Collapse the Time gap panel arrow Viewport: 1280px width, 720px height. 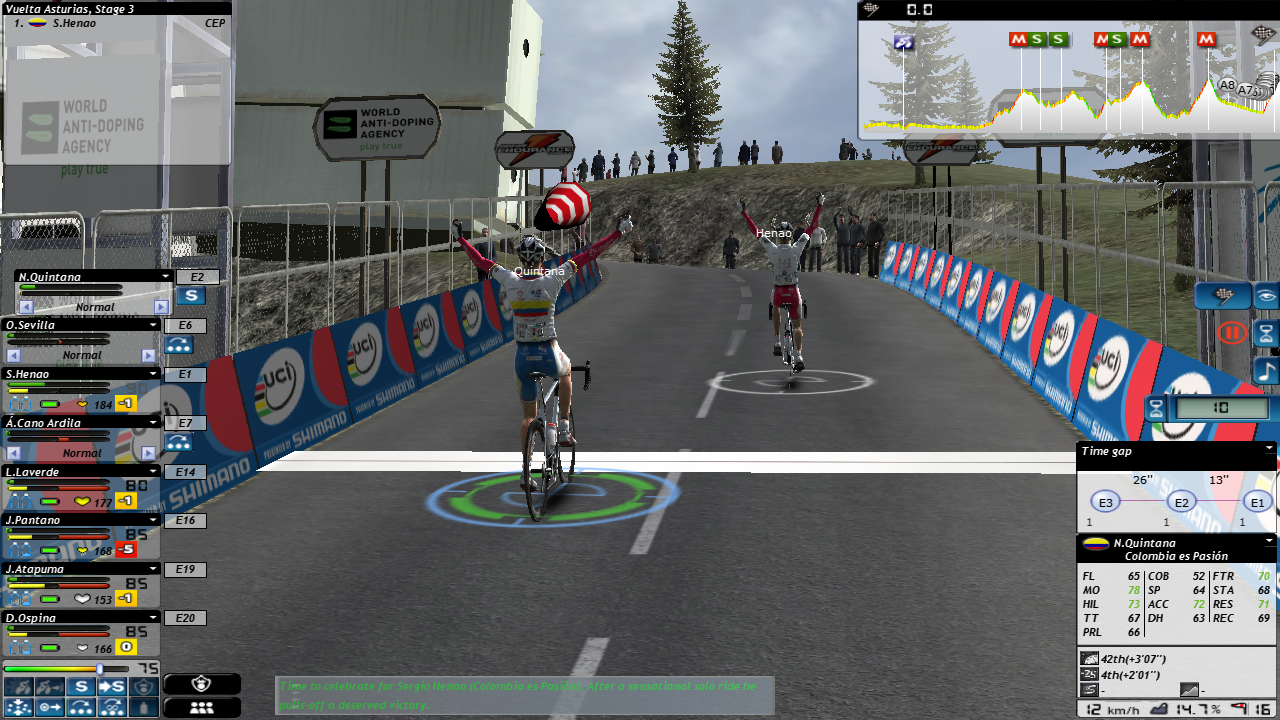(1269, 449)
